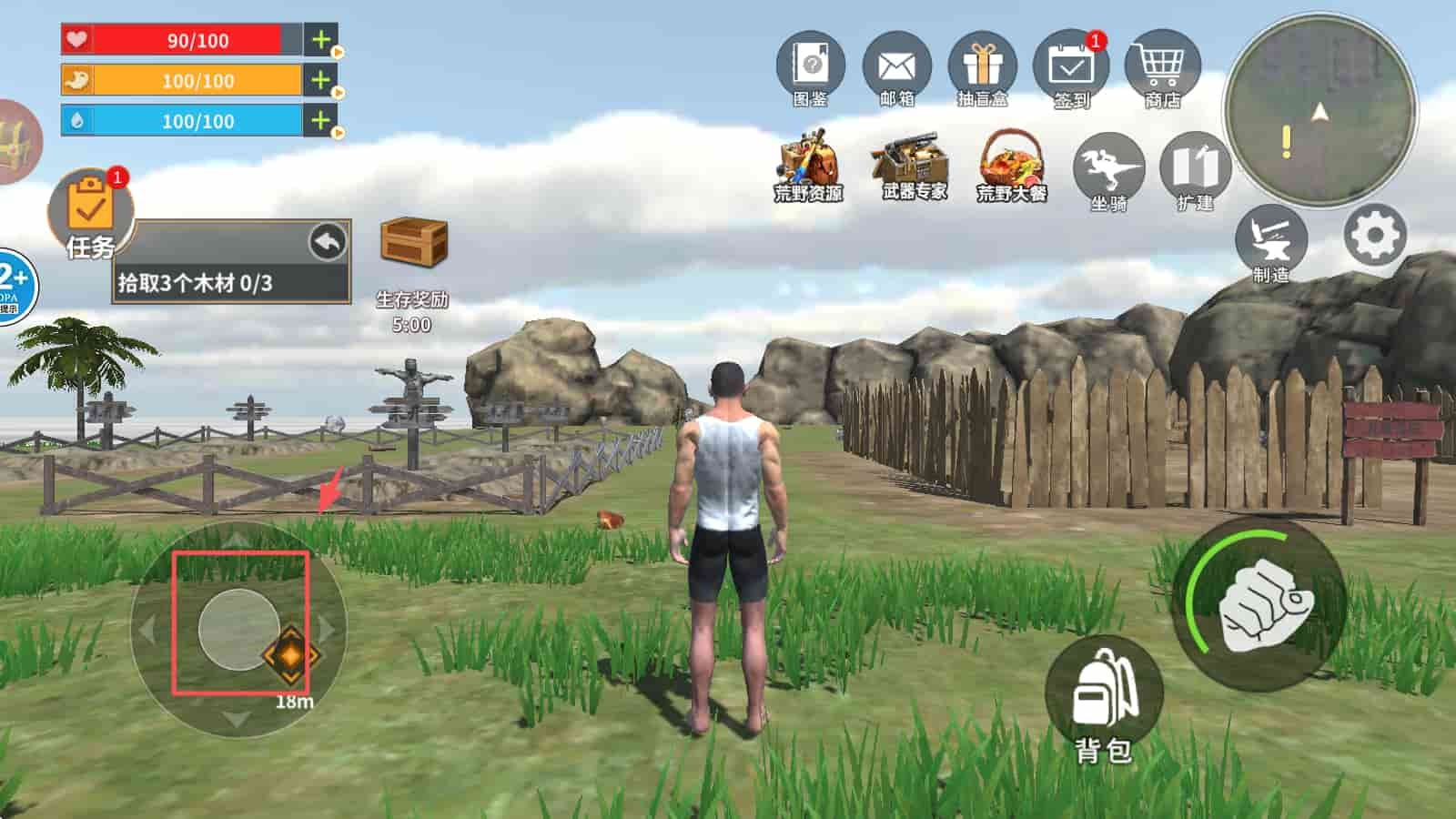Claim the 生存奖励 survival reward chest

413,243
